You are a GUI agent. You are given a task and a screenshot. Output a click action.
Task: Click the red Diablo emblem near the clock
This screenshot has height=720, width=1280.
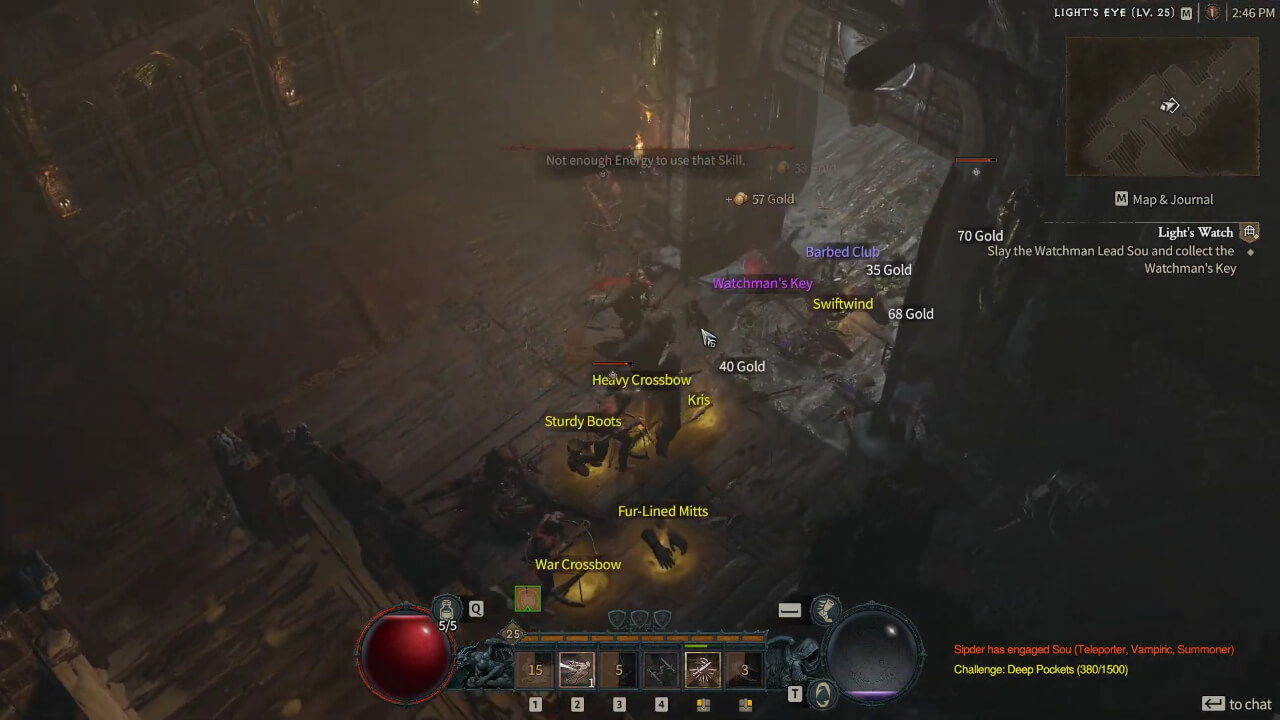tap(1213, 13)
